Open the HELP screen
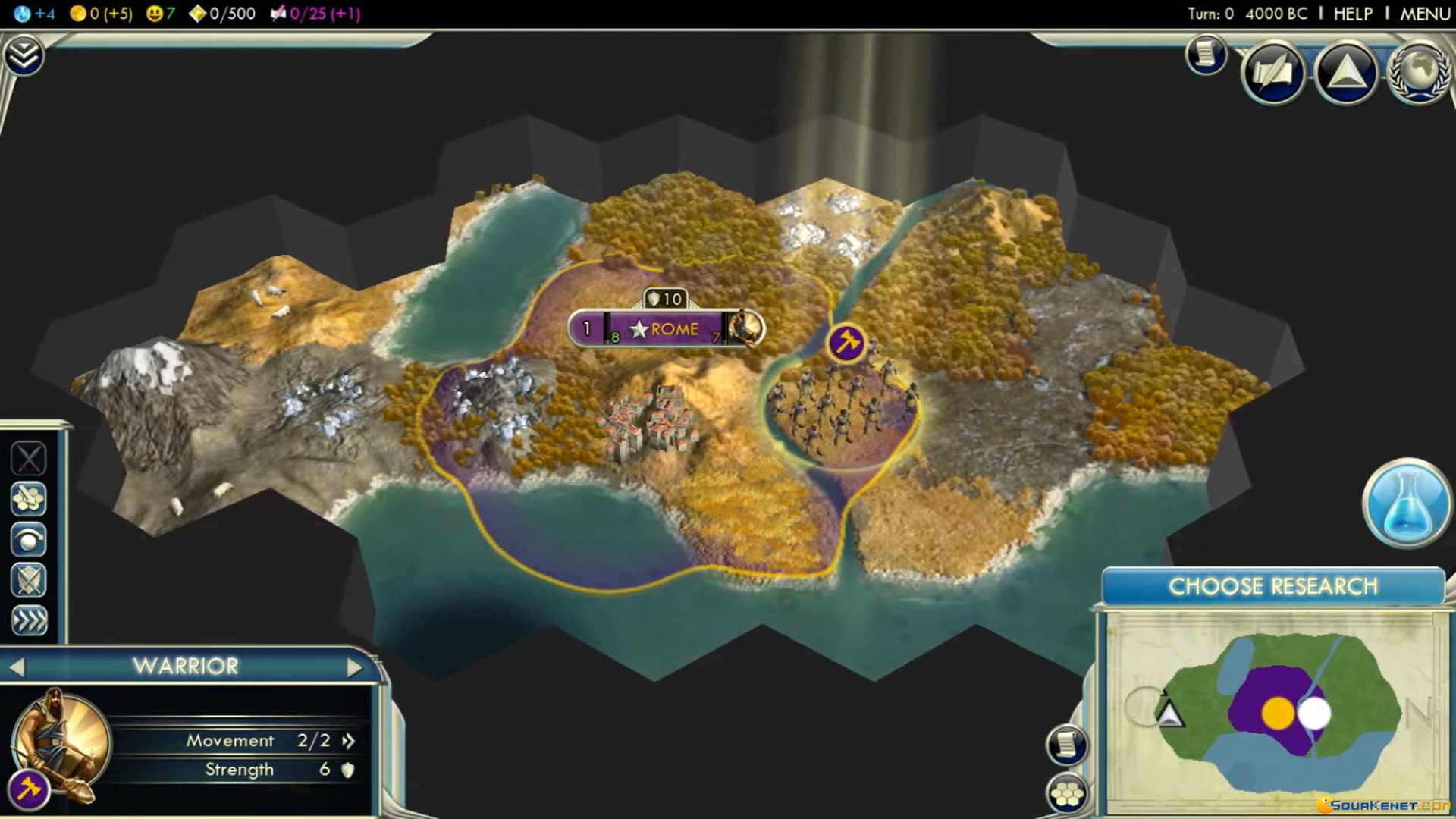The width and height of the screenshot is (1456, 819). (x=1353, y=14)
